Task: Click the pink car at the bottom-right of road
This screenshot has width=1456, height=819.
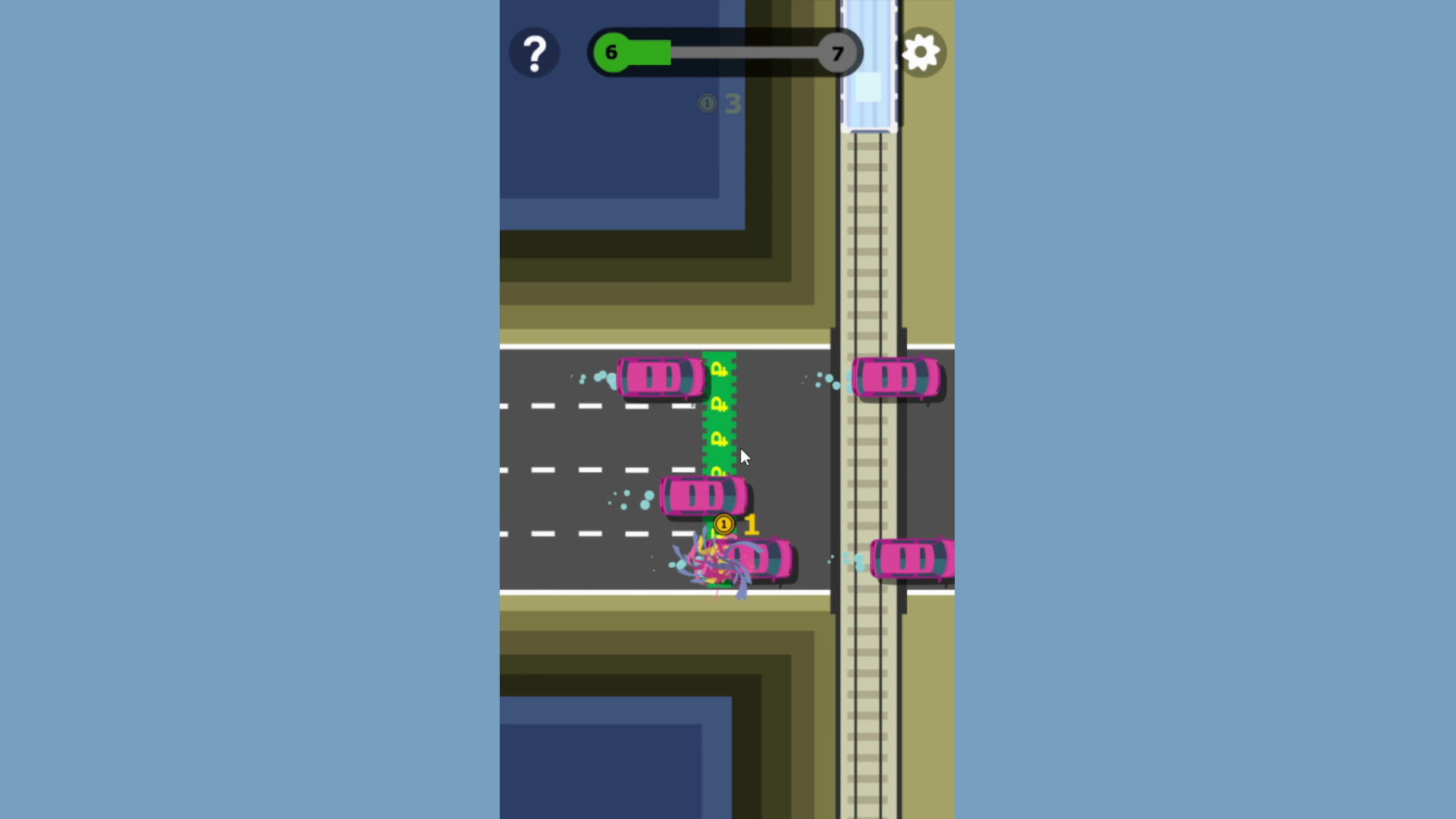Action: coord(912,559)
